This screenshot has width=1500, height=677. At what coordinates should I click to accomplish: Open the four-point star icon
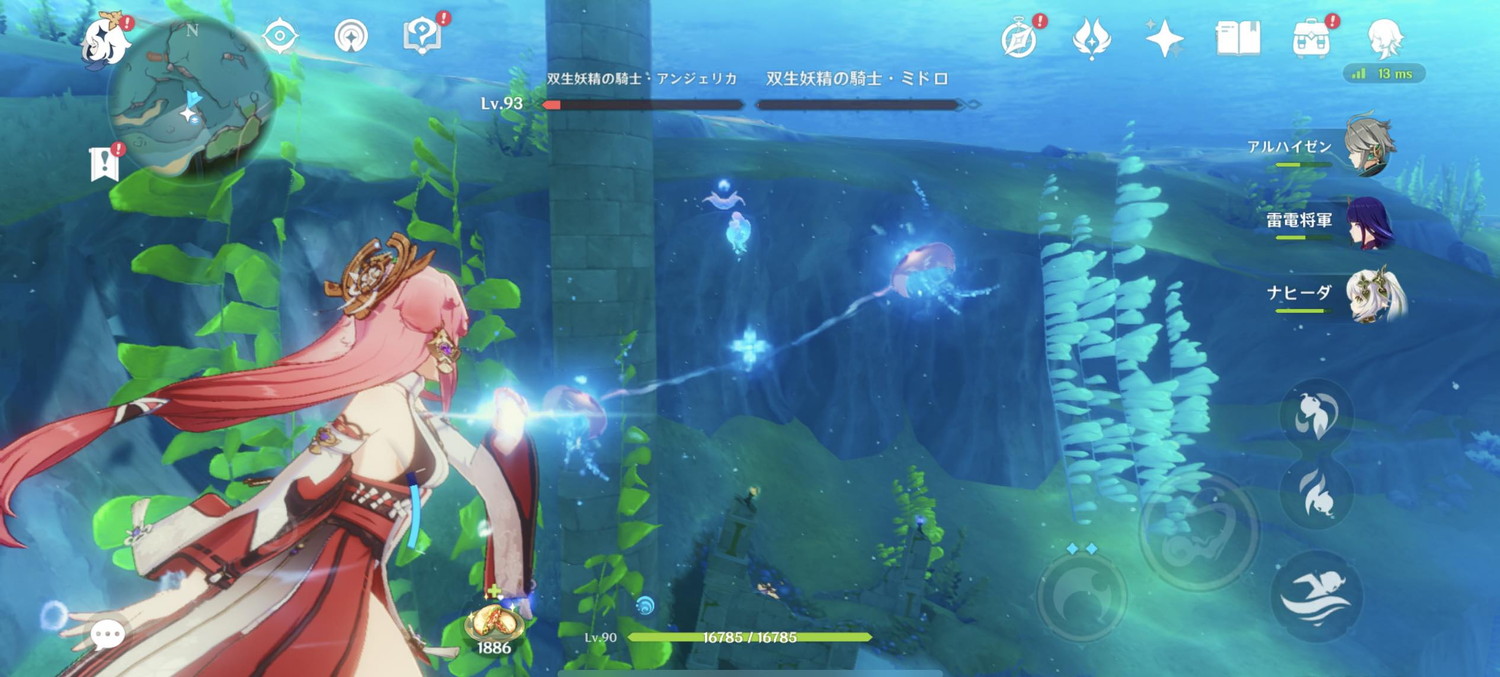(x=1164, y=39)
